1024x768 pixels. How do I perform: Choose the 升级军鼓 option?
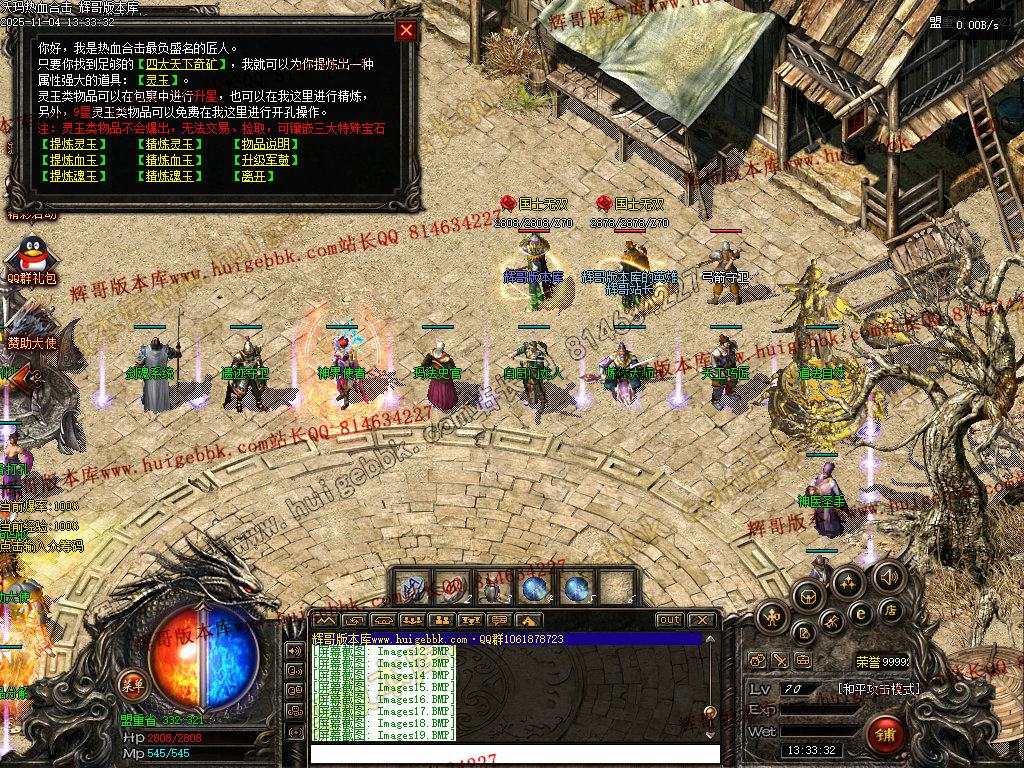[x=263, y=160]
